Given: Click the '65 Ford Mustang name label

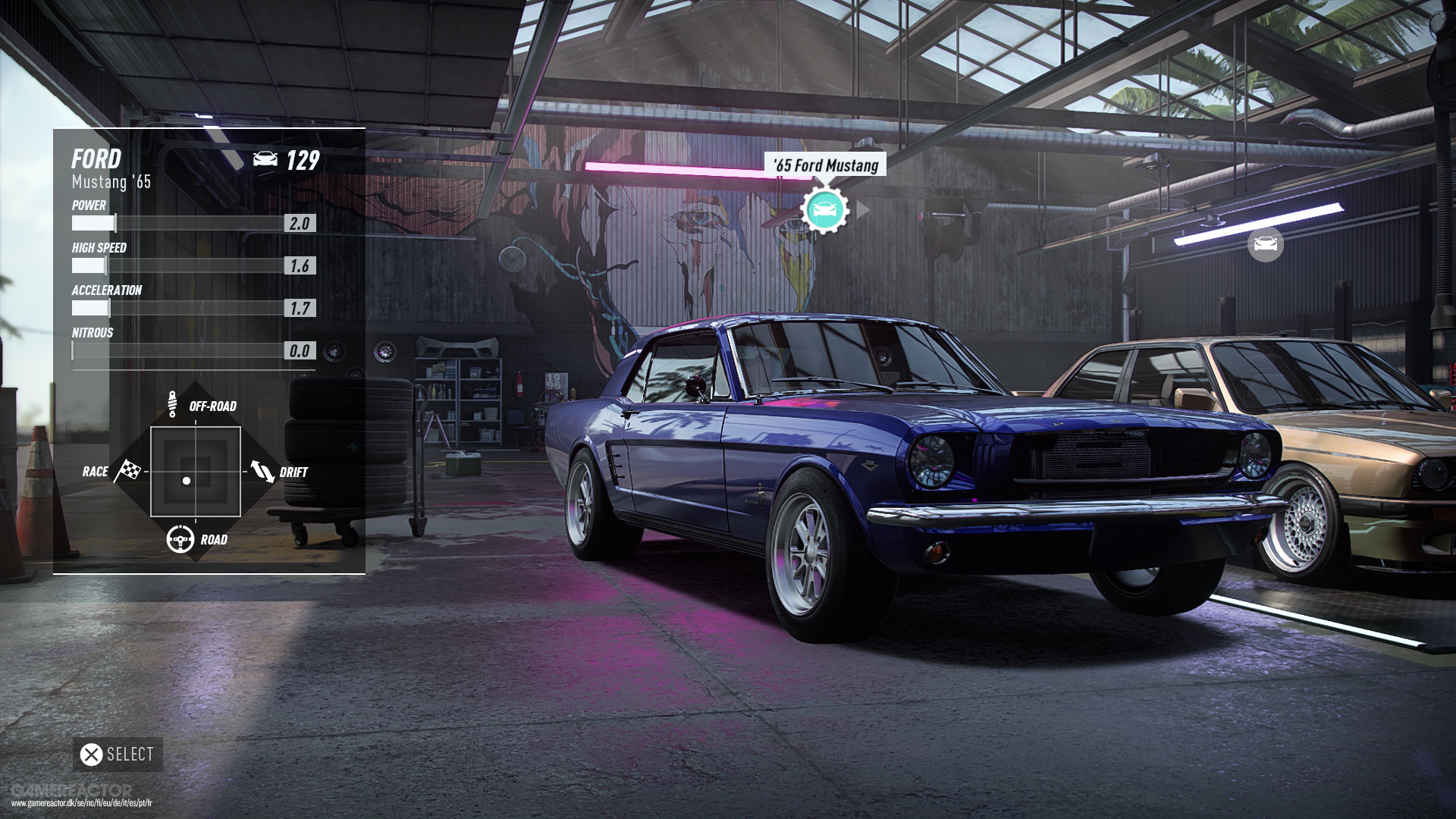Looking at the screenshot, I should point(825,165).
